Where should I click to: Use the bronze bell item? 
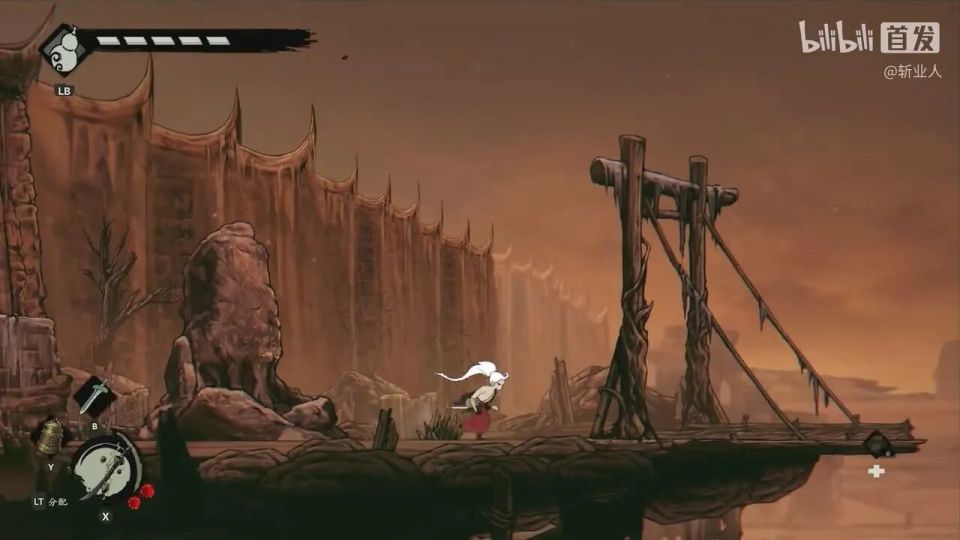50,438
